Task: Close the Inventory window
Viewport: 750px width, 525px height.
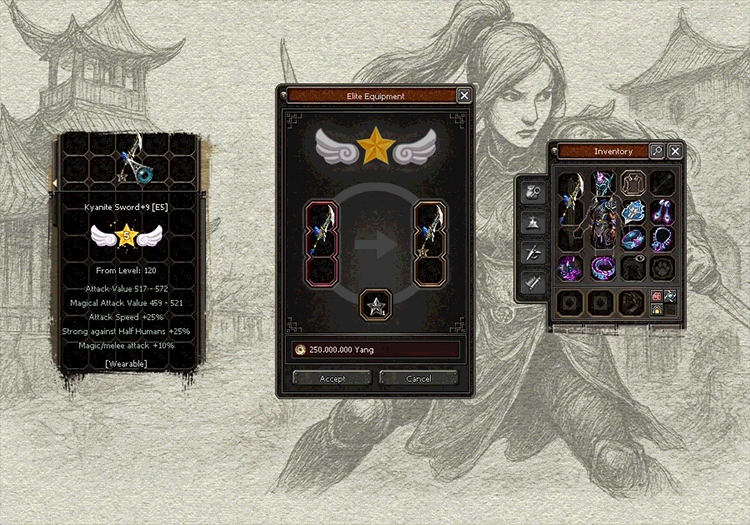Action: pos(675,151)
